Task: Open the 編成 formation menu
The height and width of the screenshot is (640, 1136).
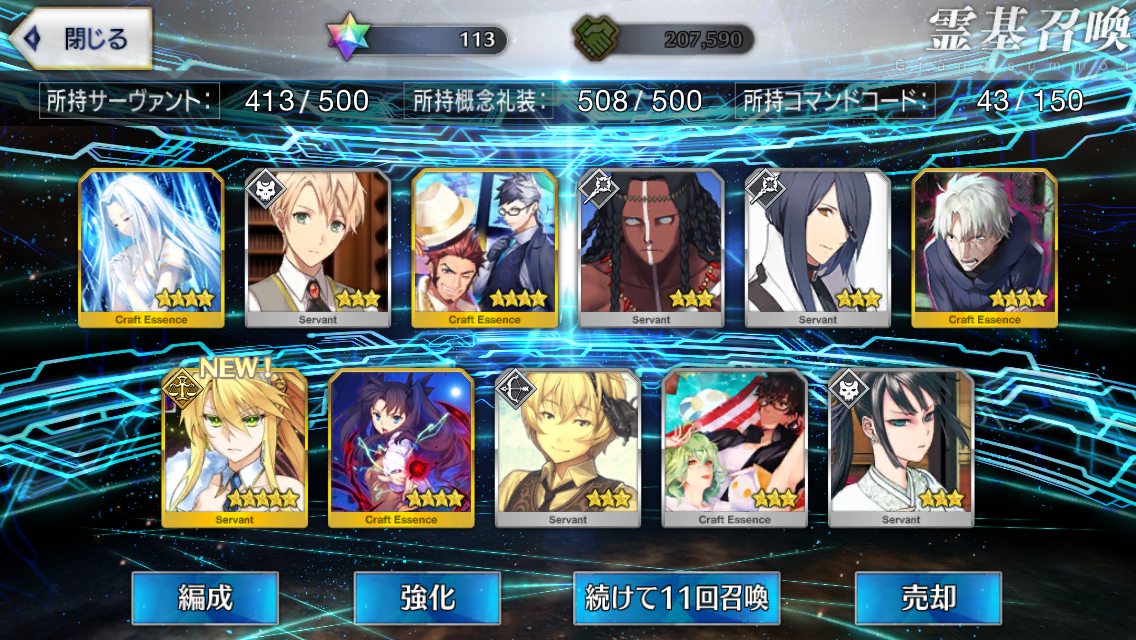Action: coord(205,598)
